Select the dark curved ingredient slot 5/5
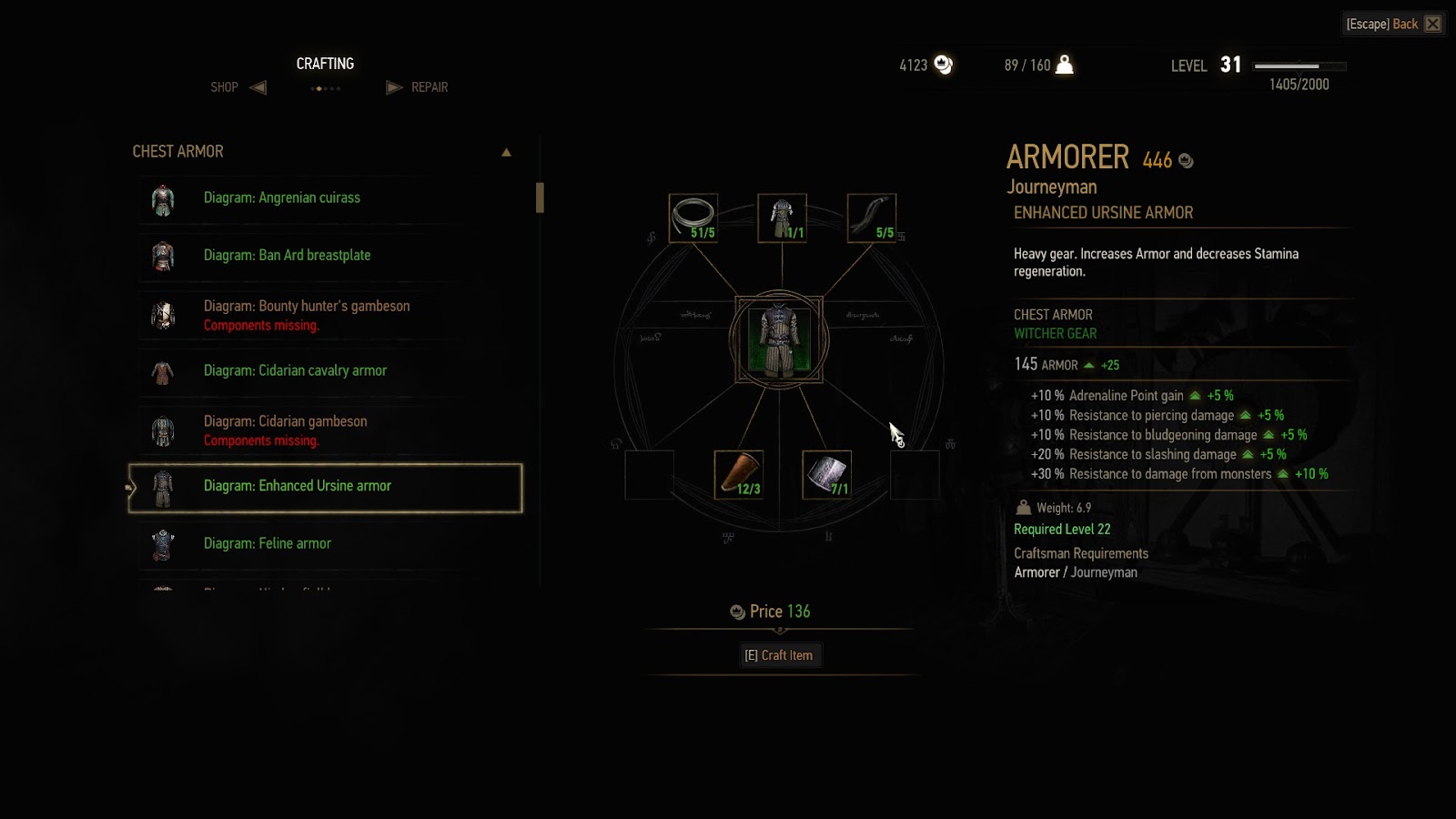 pos(871,217)
